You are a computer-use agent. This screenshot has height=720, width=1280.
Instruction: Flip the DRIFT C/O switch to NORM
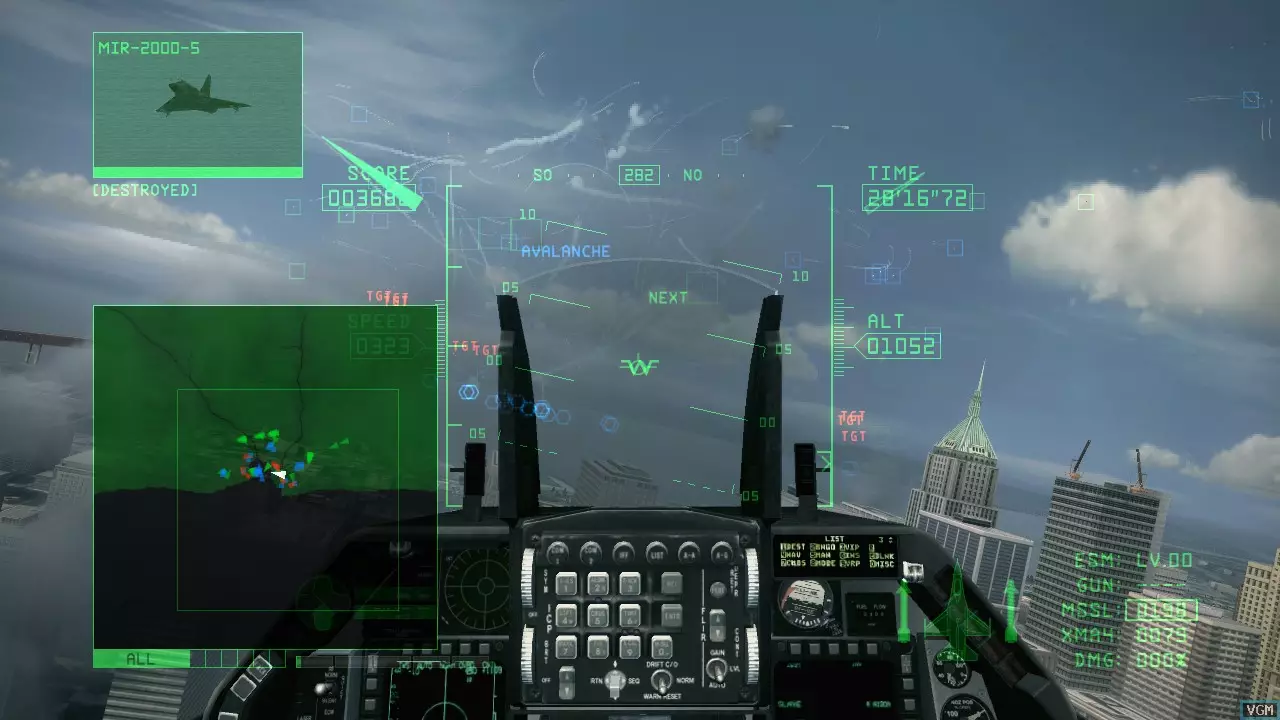tap(662, 678)
